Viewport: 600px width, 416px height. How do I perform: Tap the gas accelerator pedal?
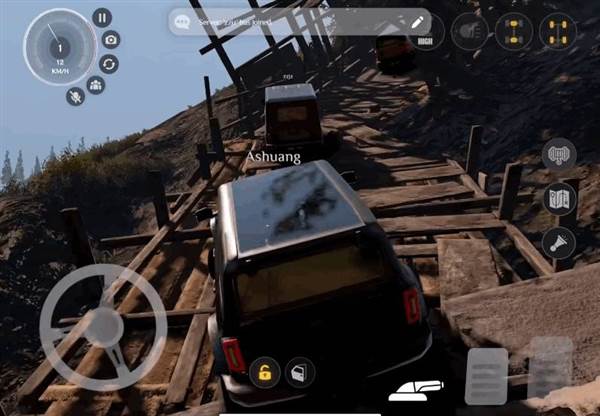pos(550,368)
